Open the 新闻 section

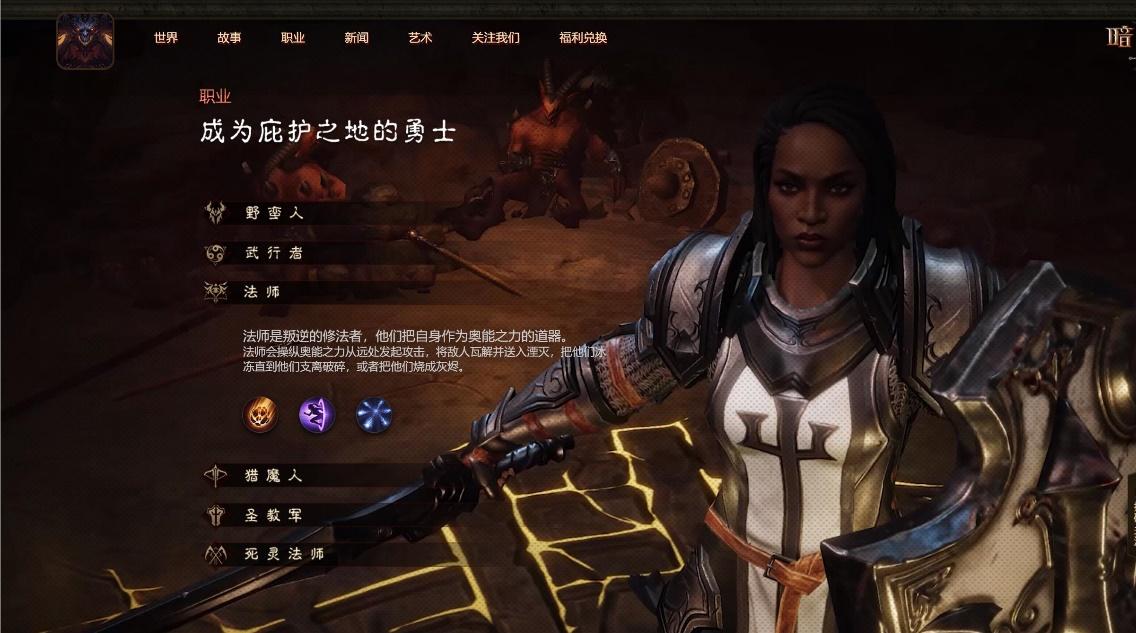pos(356,38)
